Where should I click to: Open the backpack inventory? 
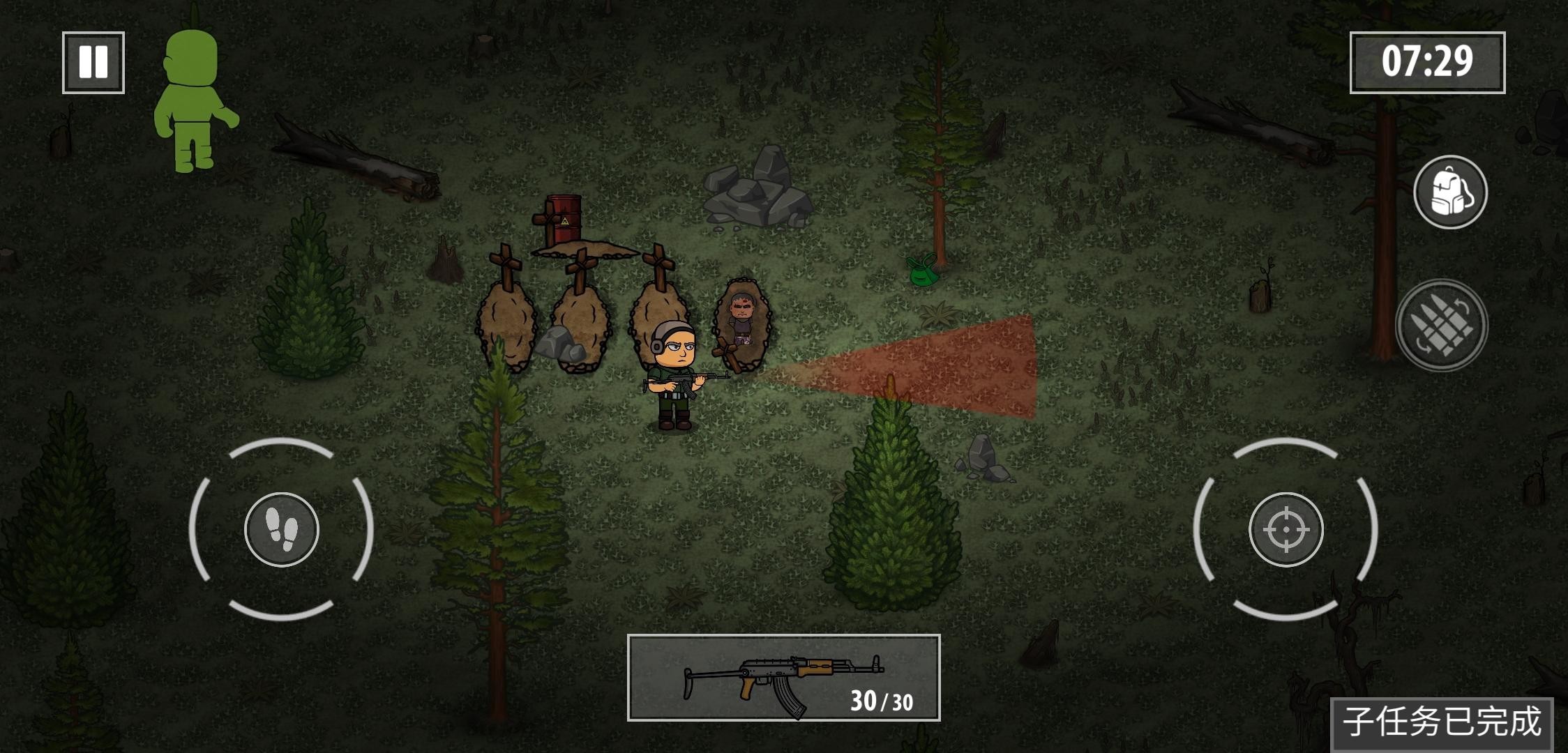click(1450, 192)
